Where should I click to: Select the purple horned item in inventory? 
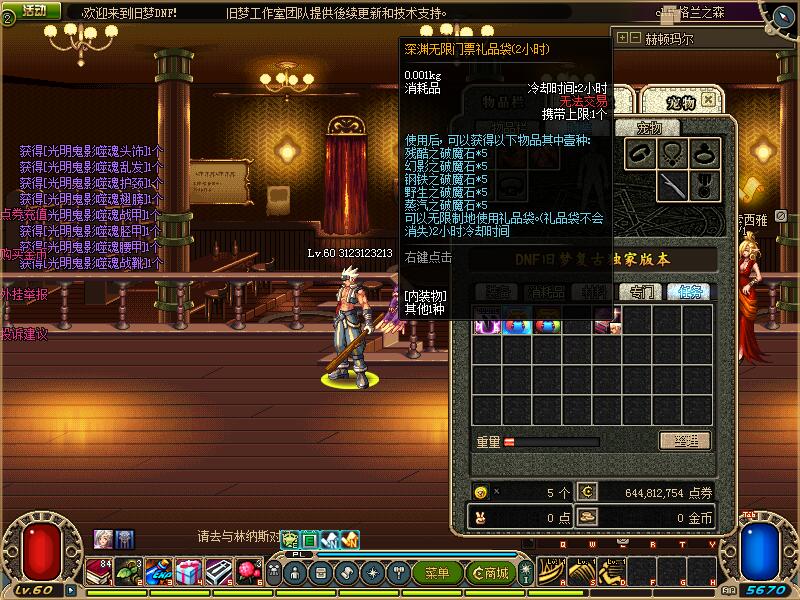tap(487, 322)
